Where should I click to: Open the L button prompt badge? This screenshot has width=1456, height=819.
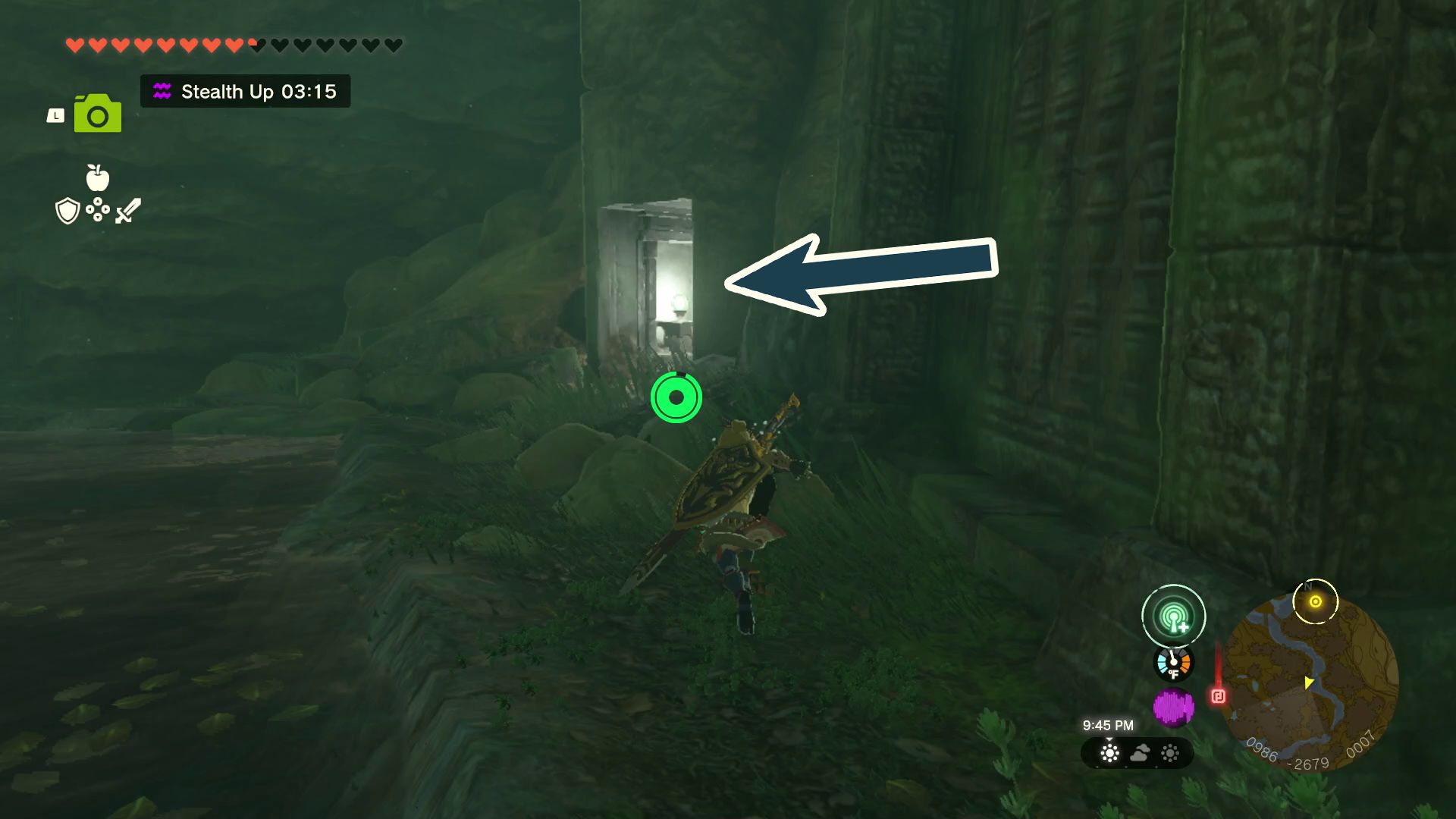(55, 115)
